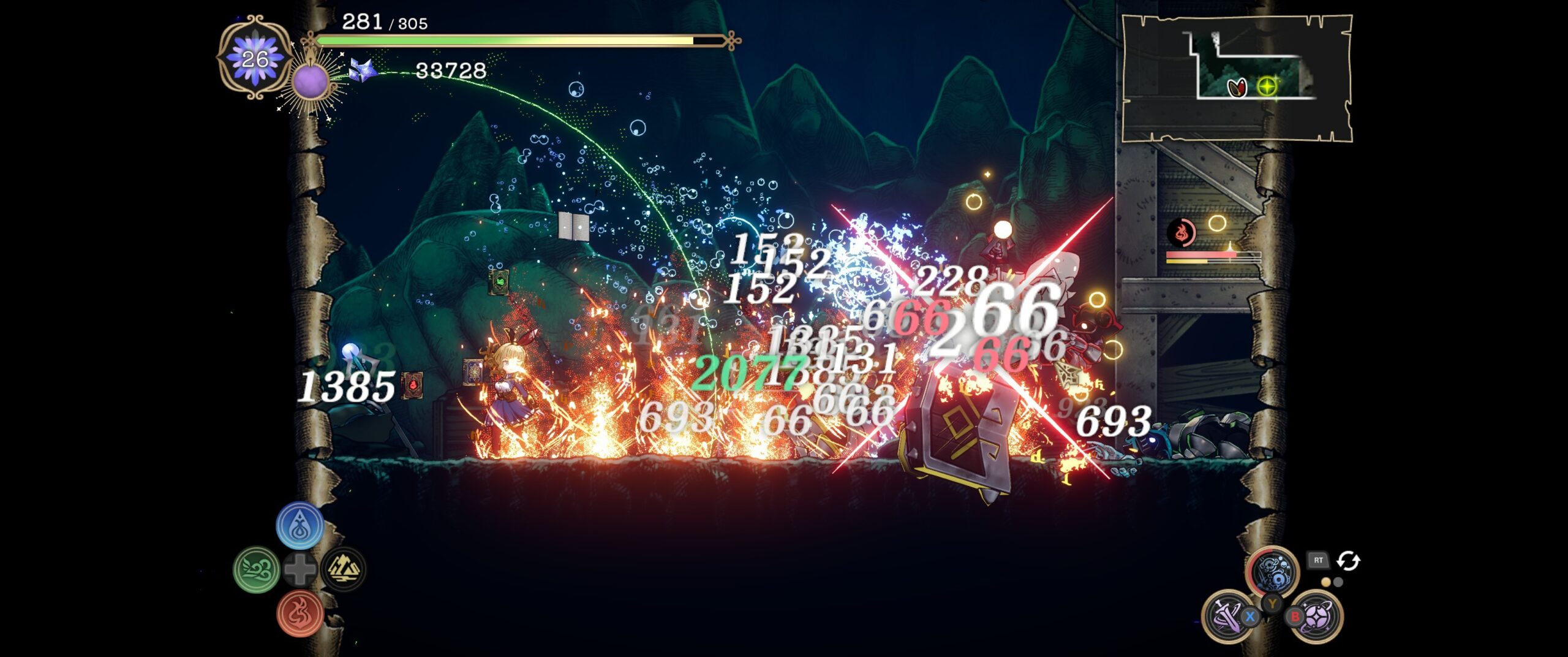Switch to the yellow earth mountain element
The image size is (1568, 657).
click(x=343, y=569)
